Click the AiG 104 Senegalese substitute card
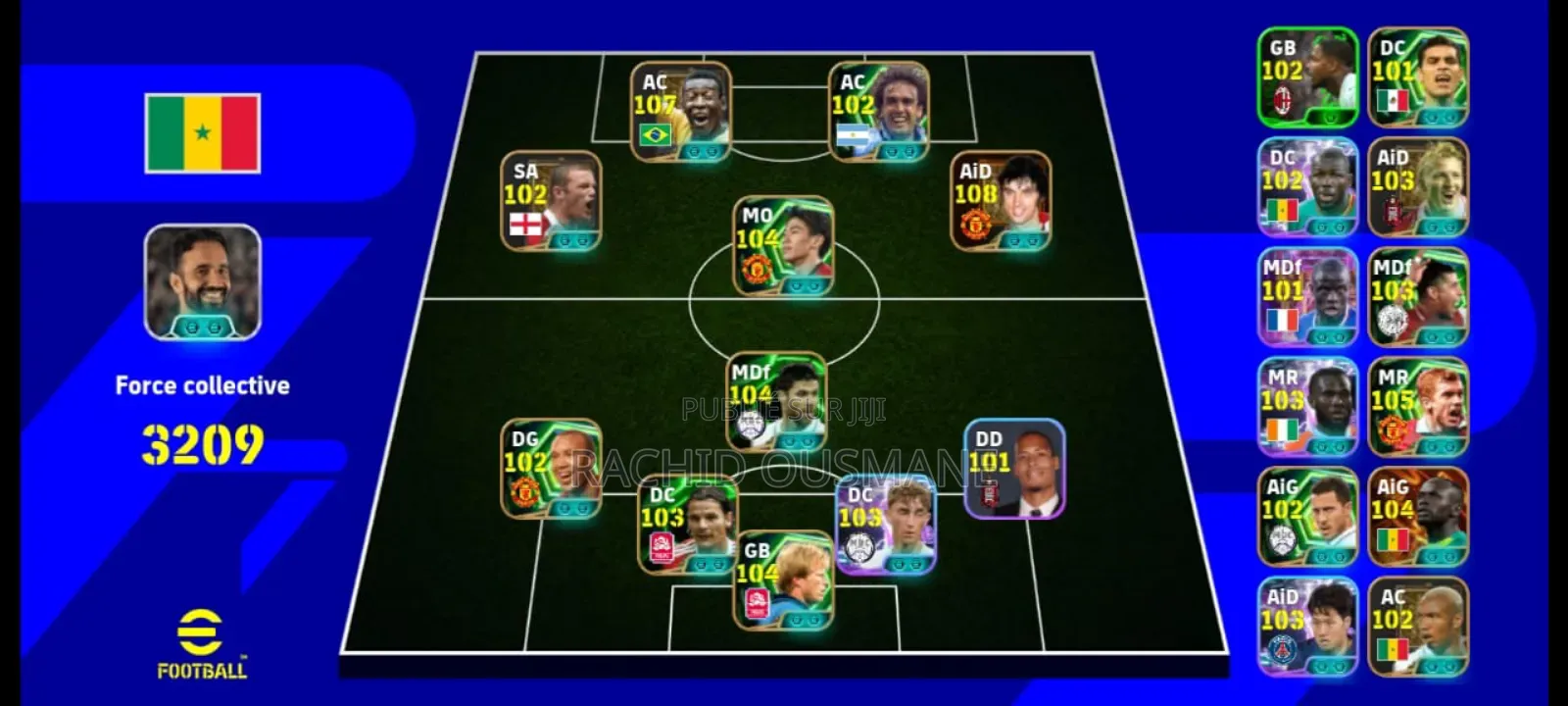The image size is (1568, 706). tap(1418, 515)
